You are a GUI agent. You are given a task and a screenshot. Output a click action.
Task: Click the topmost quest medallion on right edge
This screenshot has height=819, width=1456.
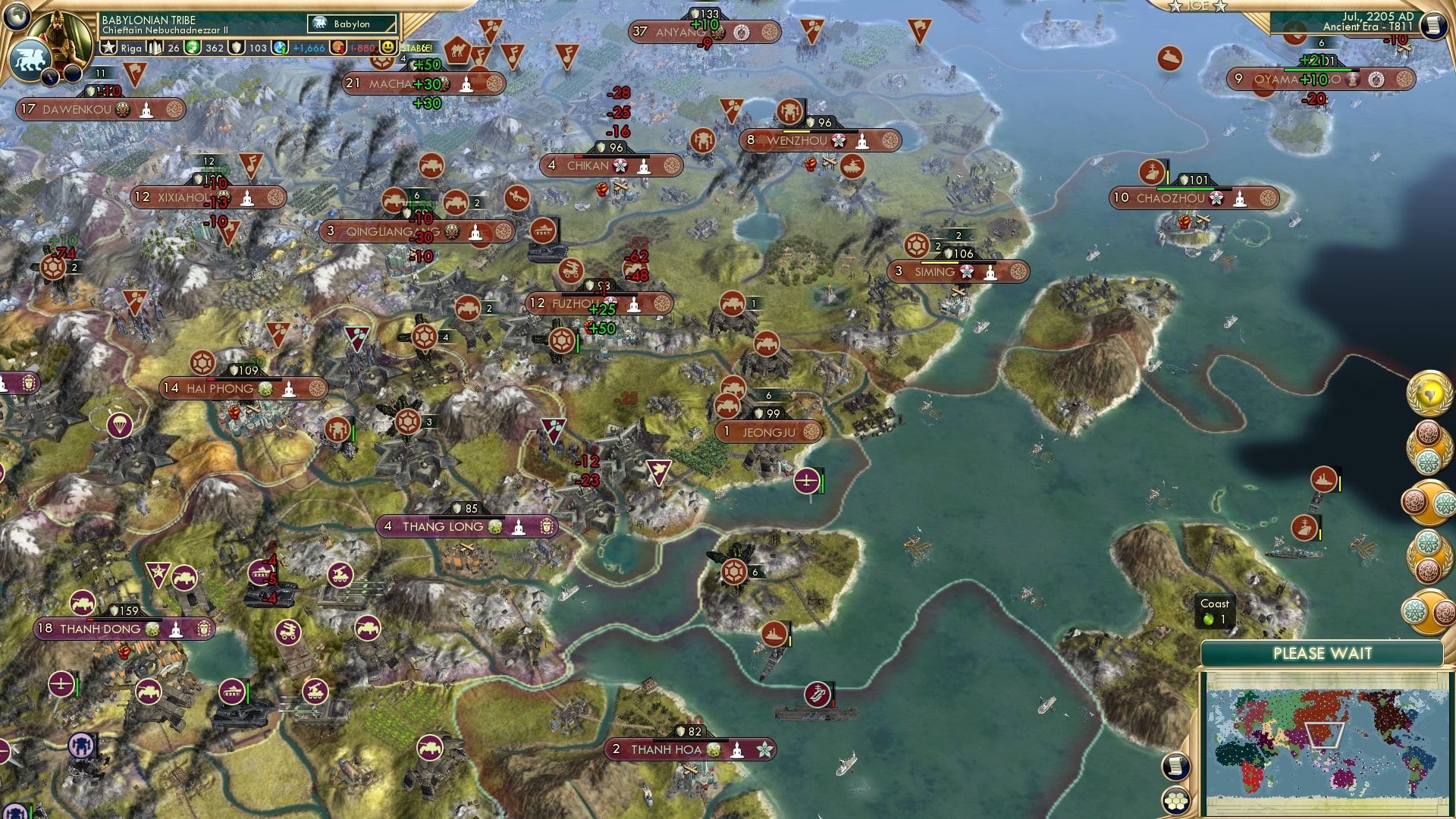(x=1429, y=446)
